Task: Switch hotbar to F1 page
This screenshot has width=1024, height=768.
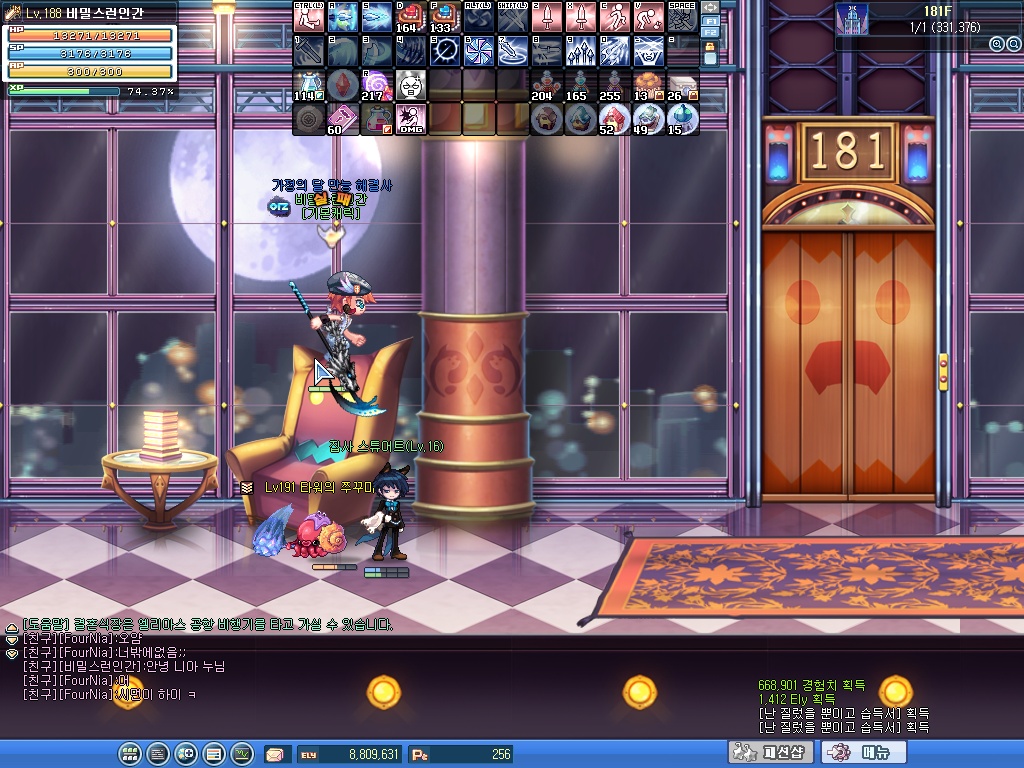Action: click(x=710, y=20)
